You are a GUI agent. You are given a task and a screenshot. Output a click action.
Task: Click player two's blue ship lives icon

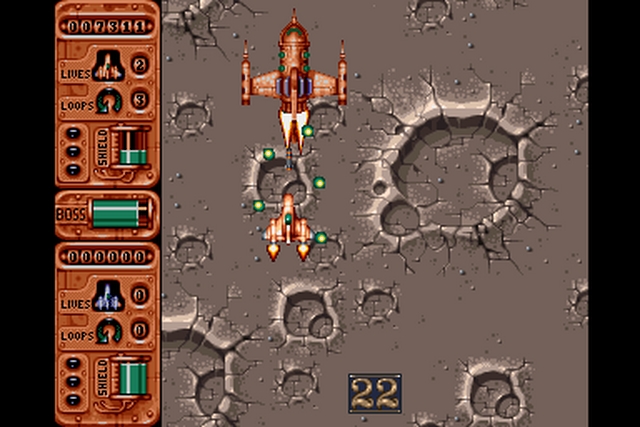click(107, 295)
